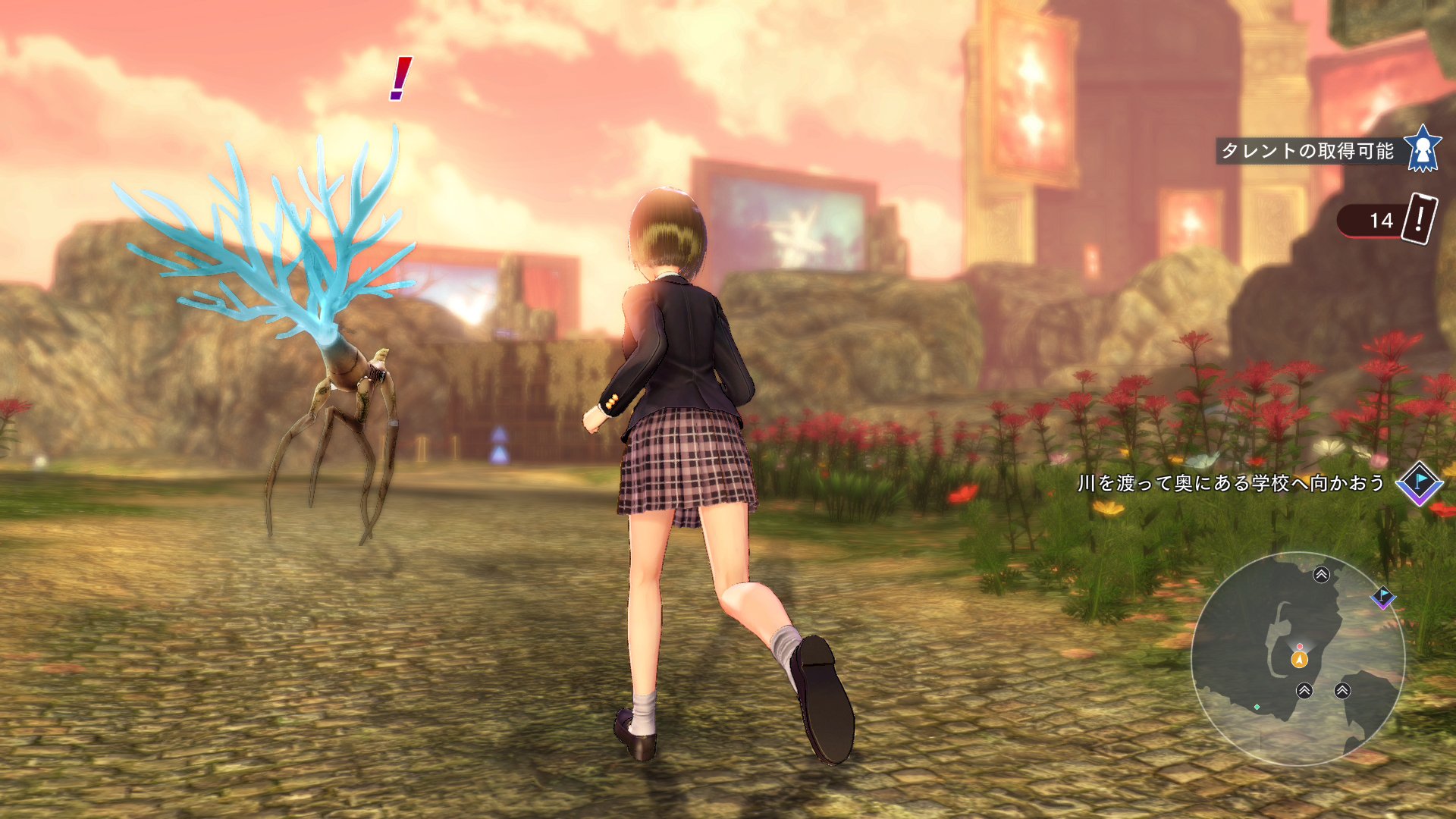Click the lower-left double chevron minimap marker
Screen dimensions: 1456x819
[x=1305, y=690]
